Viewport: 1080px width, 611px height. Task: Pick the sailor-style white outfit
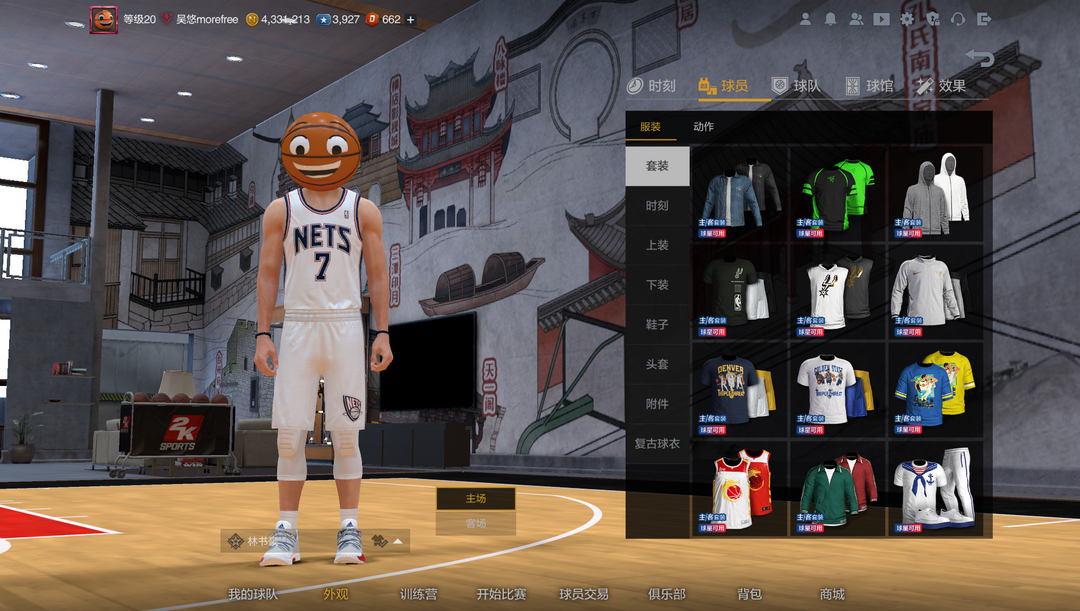coord(935,488)
